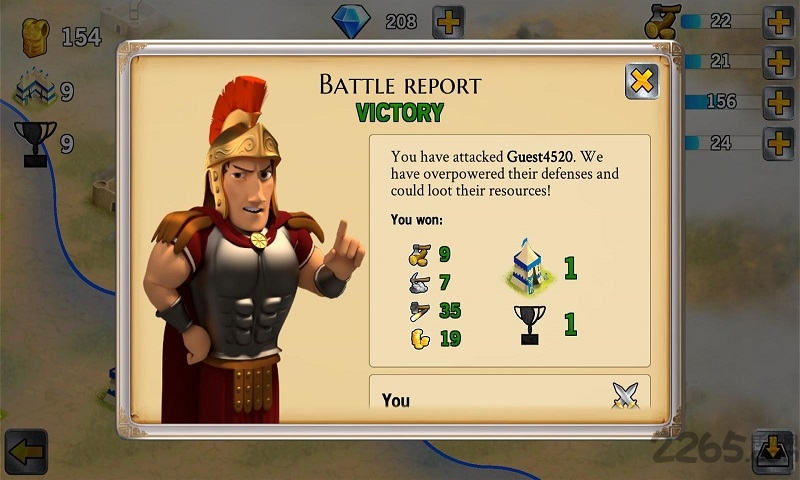This screenshot has height=480, width=800.
Task: Add wood using the plus beside 22
Action: click(778, 22)
